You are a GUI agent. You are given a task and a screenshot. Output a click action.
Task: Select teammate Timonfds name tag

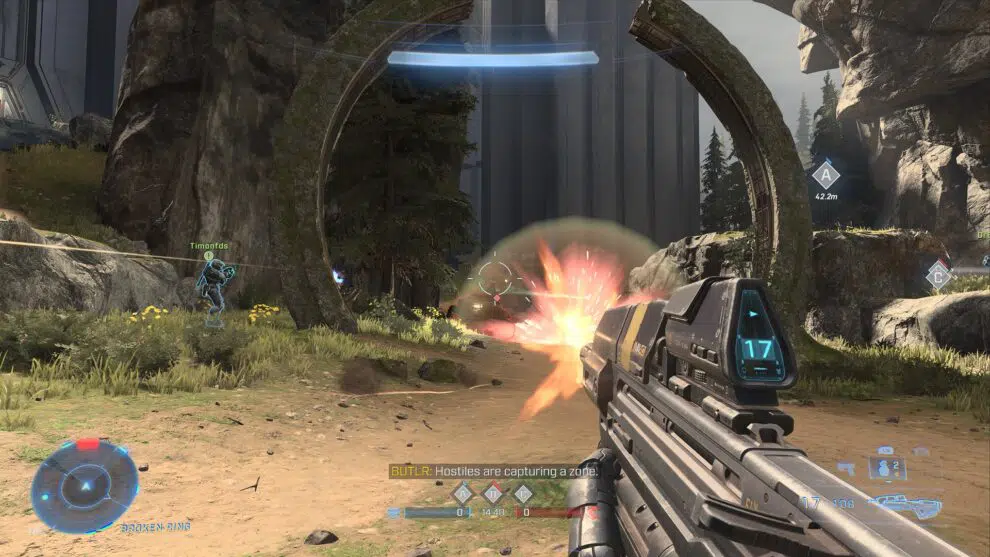coord(209,245)
